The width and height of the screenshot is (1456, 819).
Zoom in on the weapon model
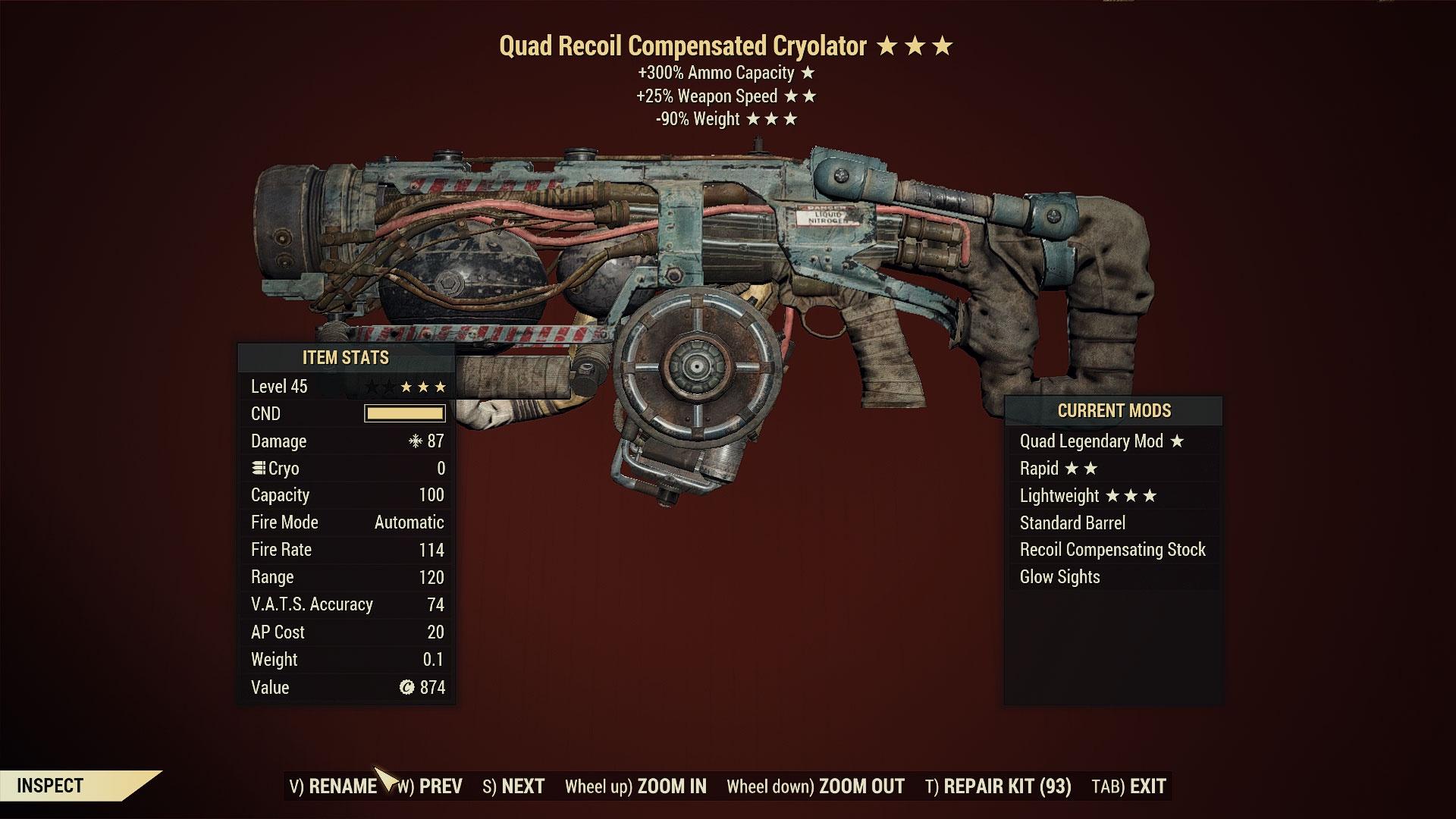[635, 786]
